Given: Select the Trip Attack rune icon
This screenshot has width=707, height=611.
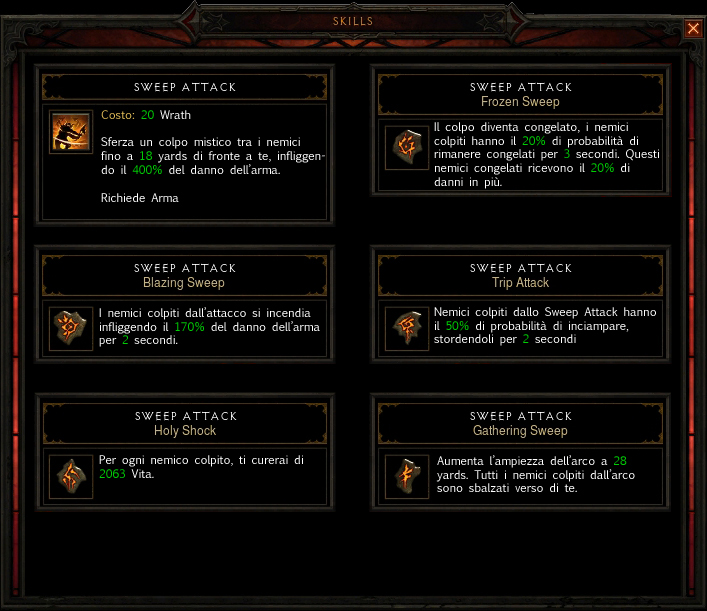Looking at the screenshot, I should (x=406, y=328).
